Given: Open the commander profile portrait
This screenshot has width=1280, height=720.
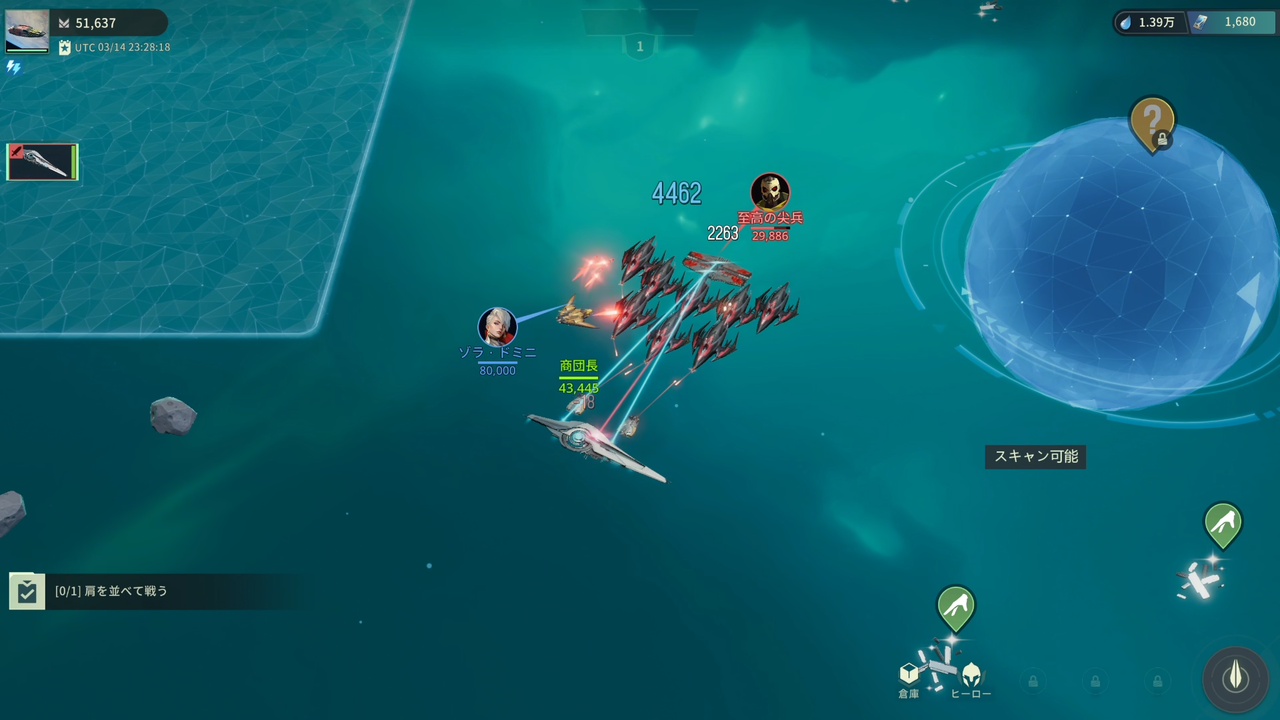Looking at the screenshot, I should click(x=27, y=31).
